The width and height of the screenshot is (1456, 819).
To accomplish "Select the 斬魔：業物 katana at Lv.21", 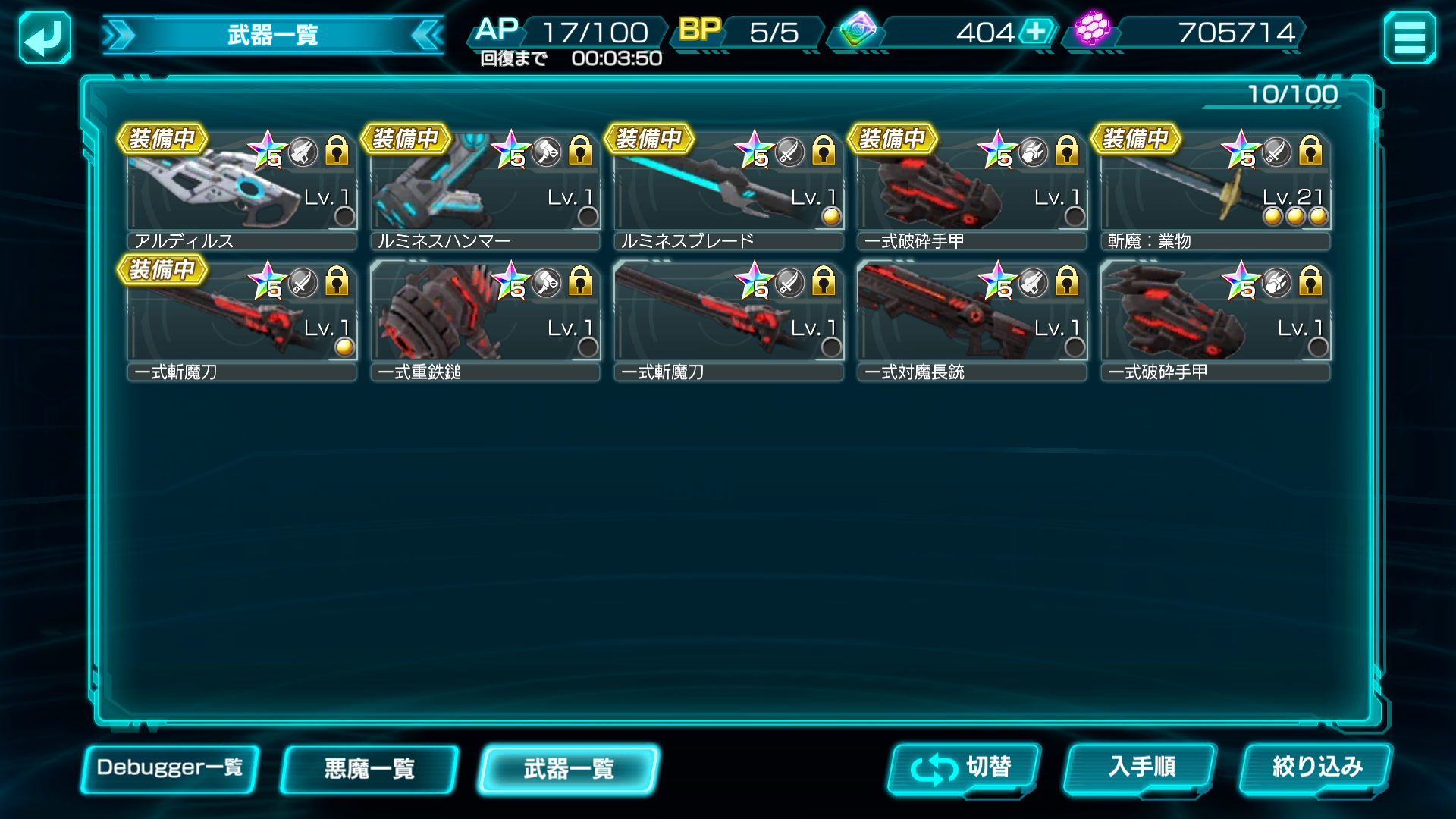I will click(1215, 190).
